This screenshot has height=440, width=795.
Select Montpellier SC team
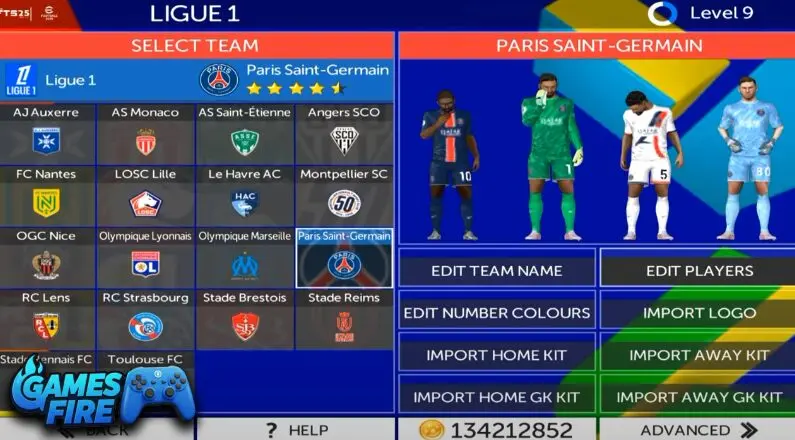pyautogui.click(x=344, y=196)
